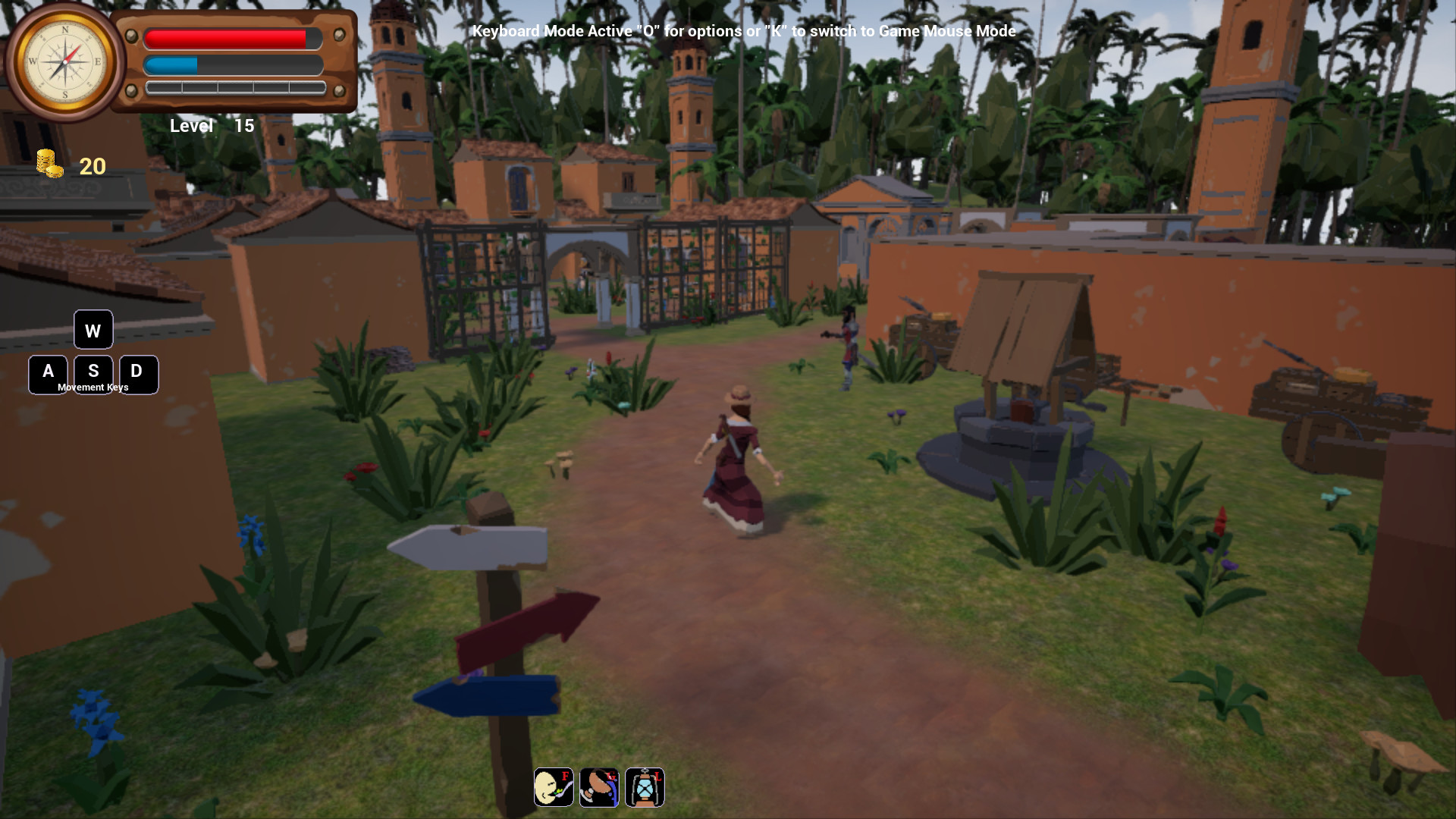Equip the lantern from the L hotbar slot
This screenshot has height=819, width=1456.
pos(645,787)
